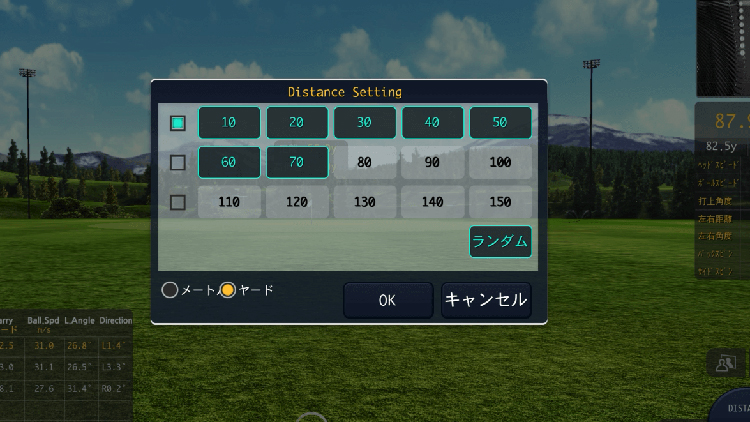
Task: Confirm distance settings with OK
Action: click(387, 299)
